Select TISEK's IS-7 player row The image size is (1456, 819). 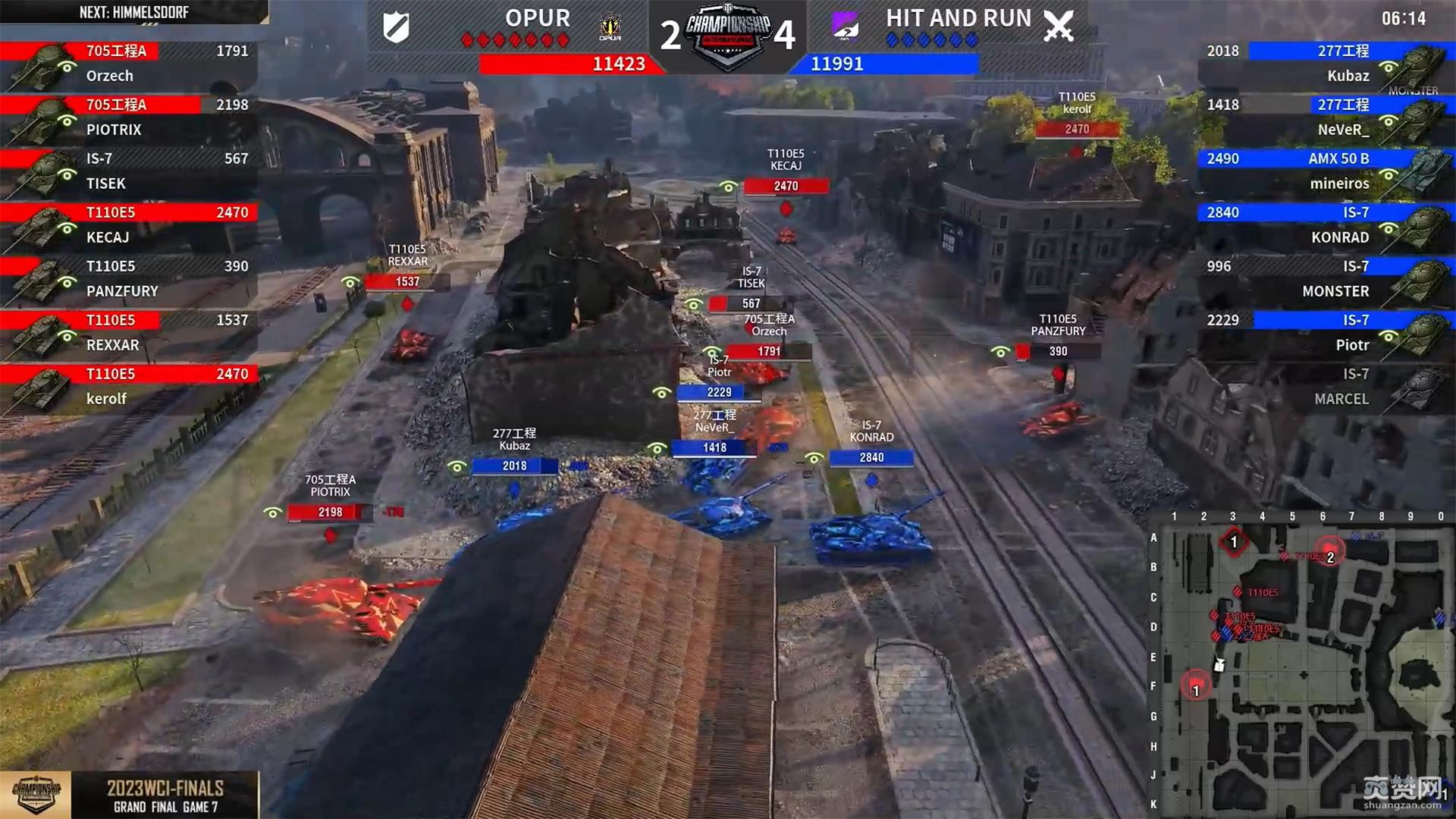tap(129, 171)
